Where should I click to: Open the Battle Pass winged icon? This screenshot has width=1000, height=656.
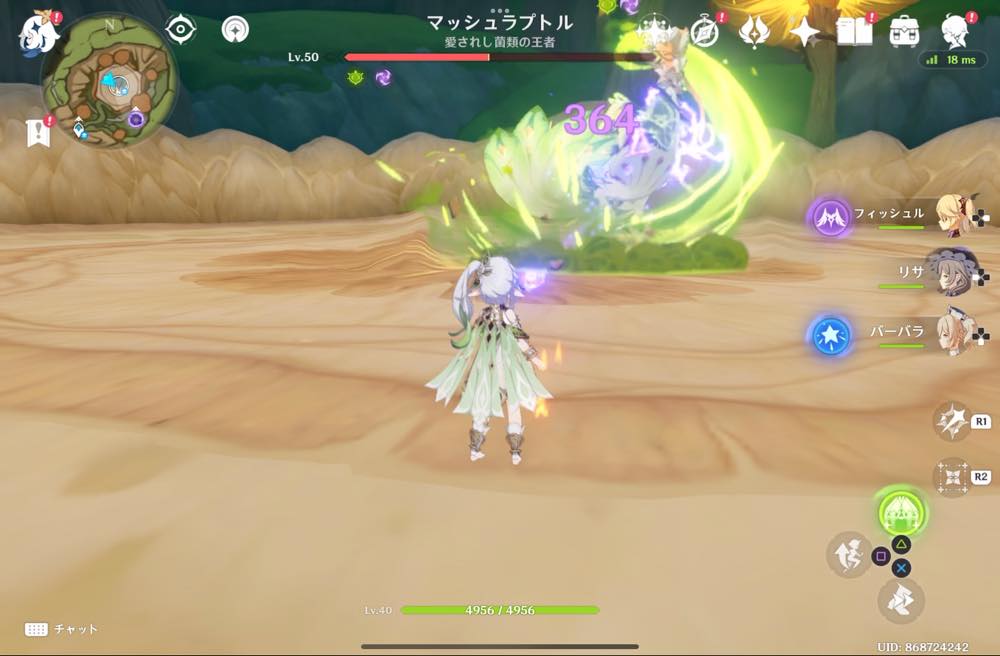tap(753, 32)
